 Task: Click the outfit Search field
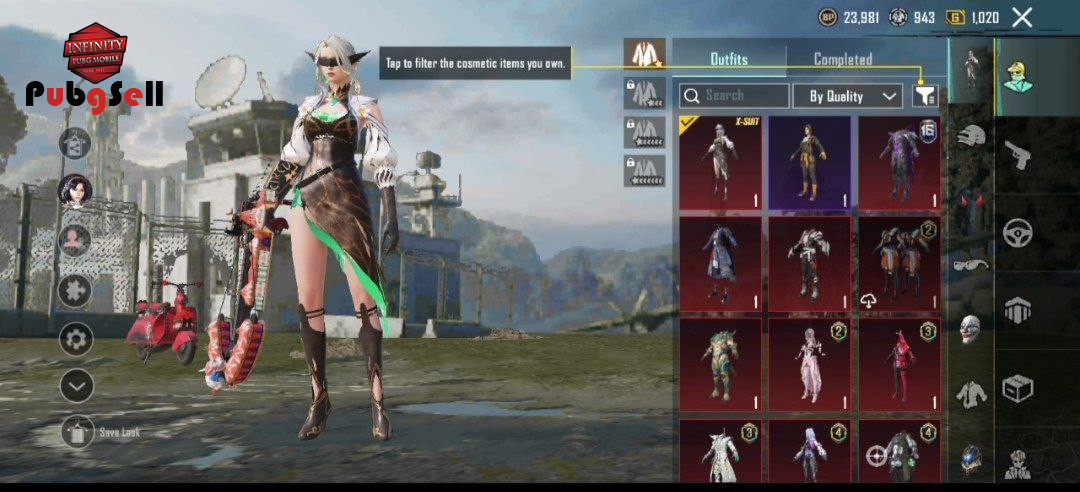tap(734, 96)
